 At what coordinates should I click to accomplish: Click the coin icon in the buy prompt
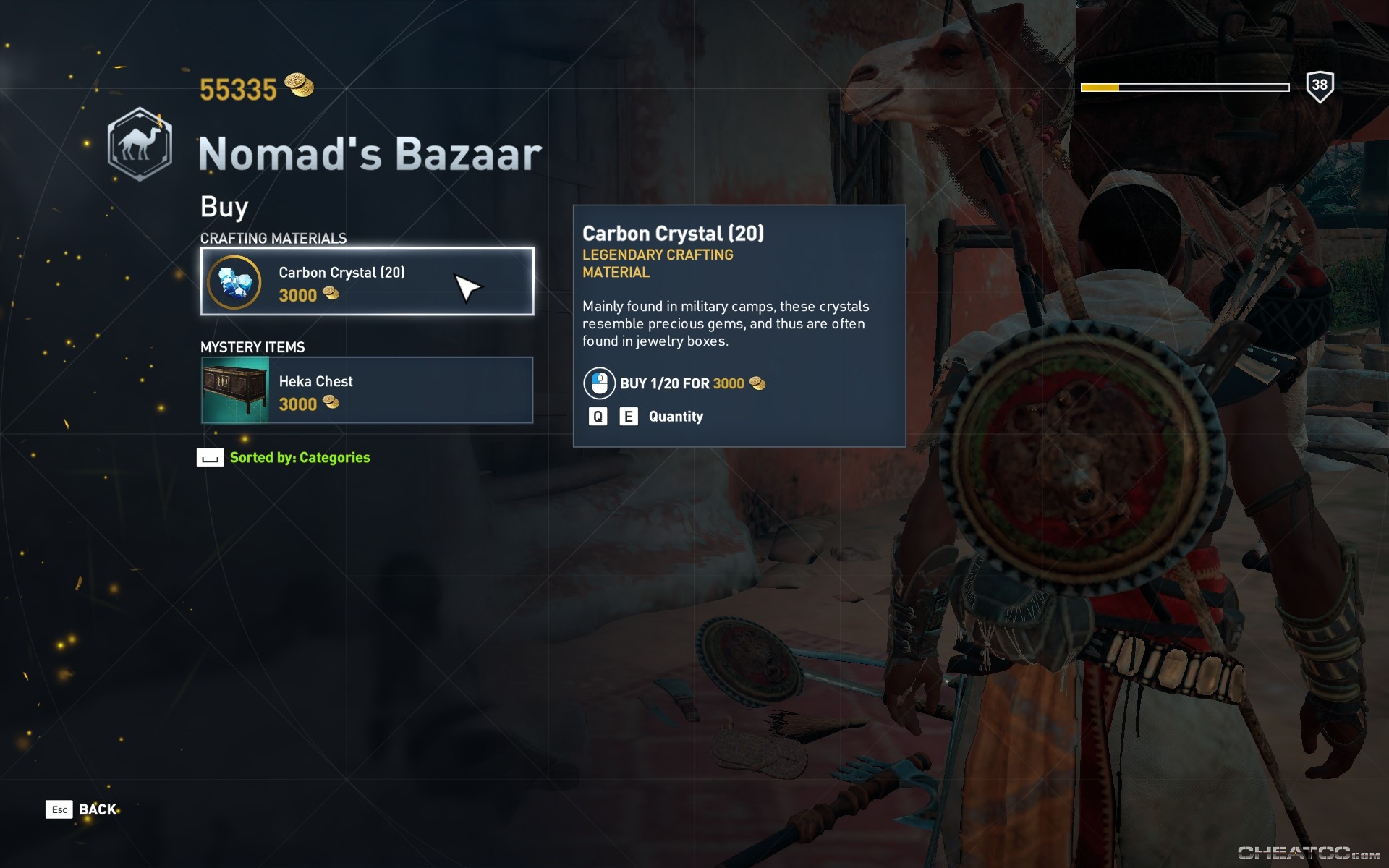(x=757, y=383)
